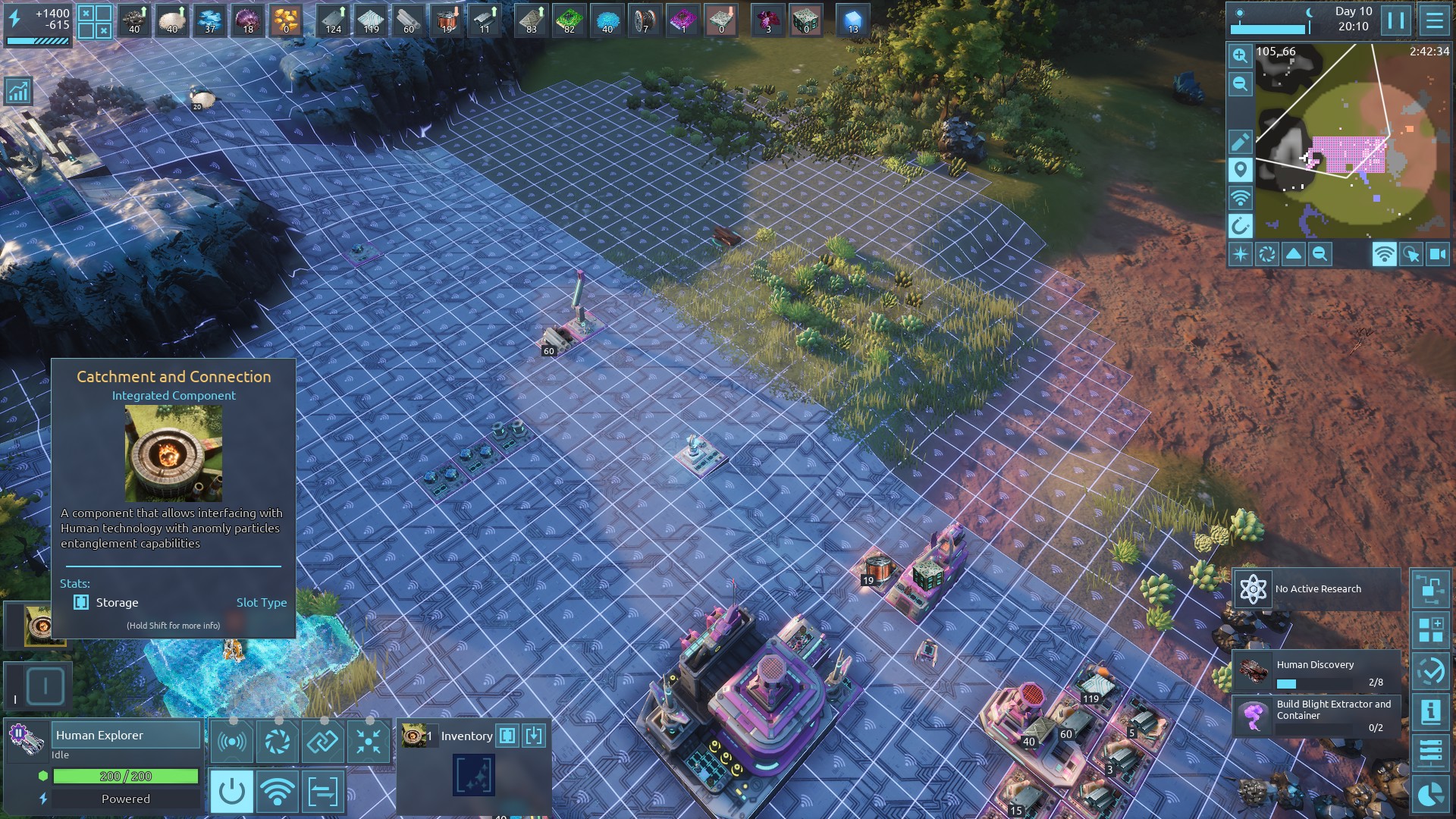Viewport: 1456px width, 819px height.
Task: Select the blue crystal resource icon showing 13
Action: pyautogui.click(x=852, y=20)
